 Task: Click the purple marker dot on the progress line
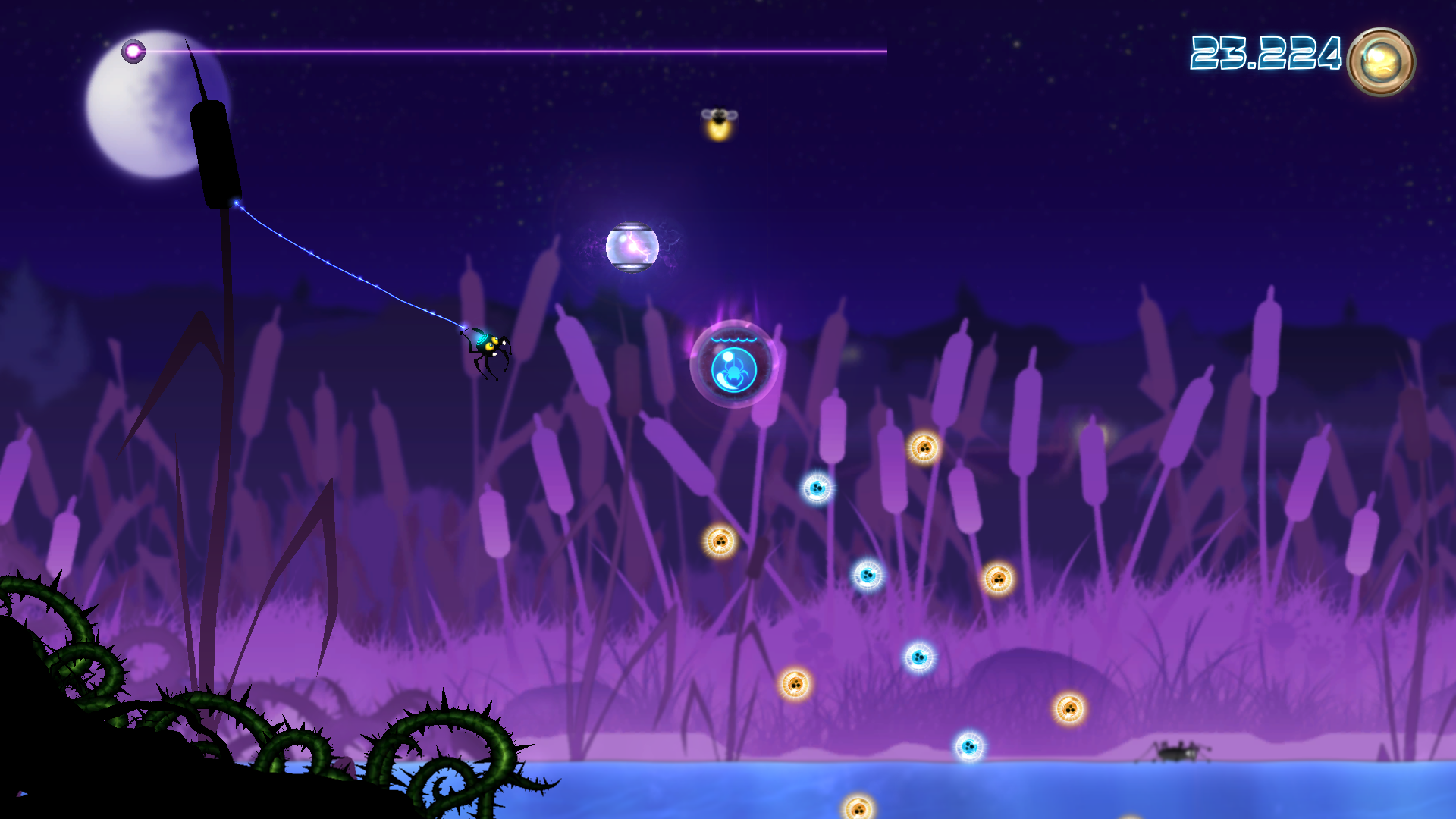pos(134,50)
